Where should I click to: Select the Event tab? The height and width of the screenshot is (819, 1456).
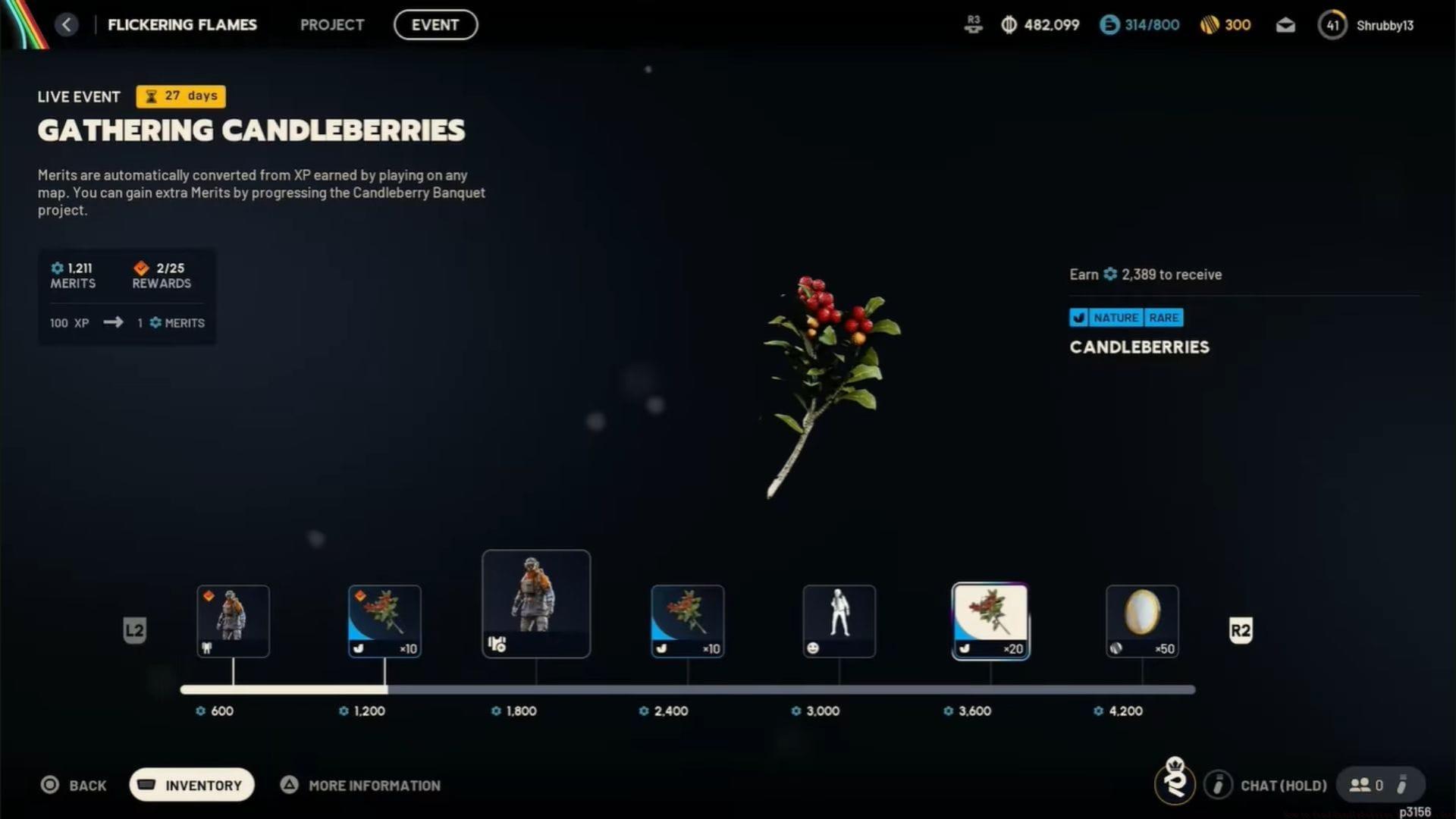(x=435, y=24)
